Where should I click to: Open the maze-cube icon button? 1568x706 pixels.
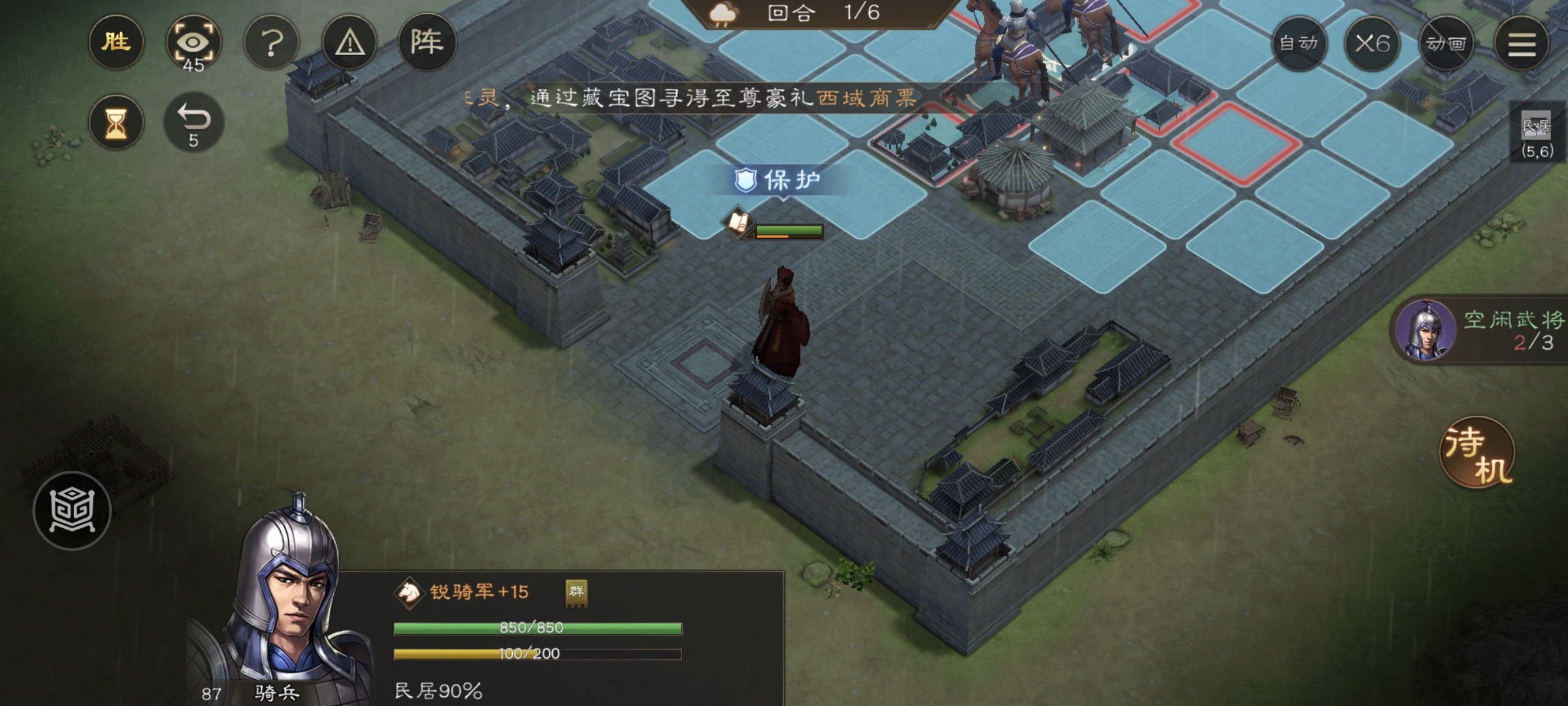point(72,510)
